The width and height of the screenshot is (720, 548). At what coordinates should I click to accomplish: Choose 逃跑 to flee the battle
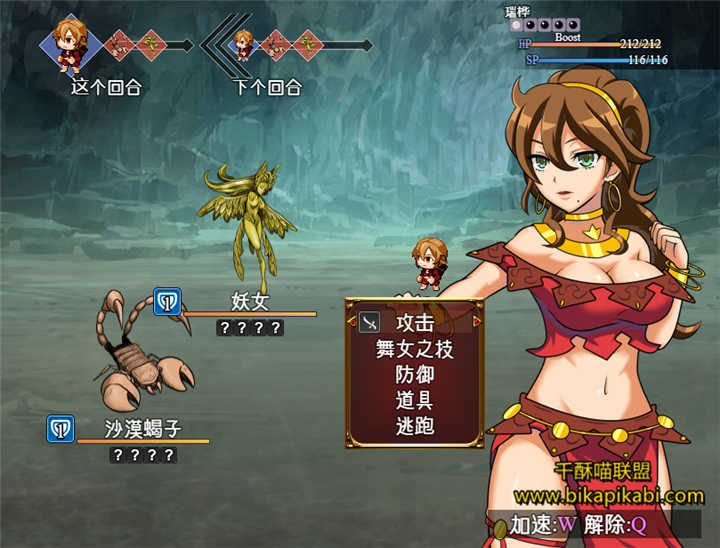(414, 427)
